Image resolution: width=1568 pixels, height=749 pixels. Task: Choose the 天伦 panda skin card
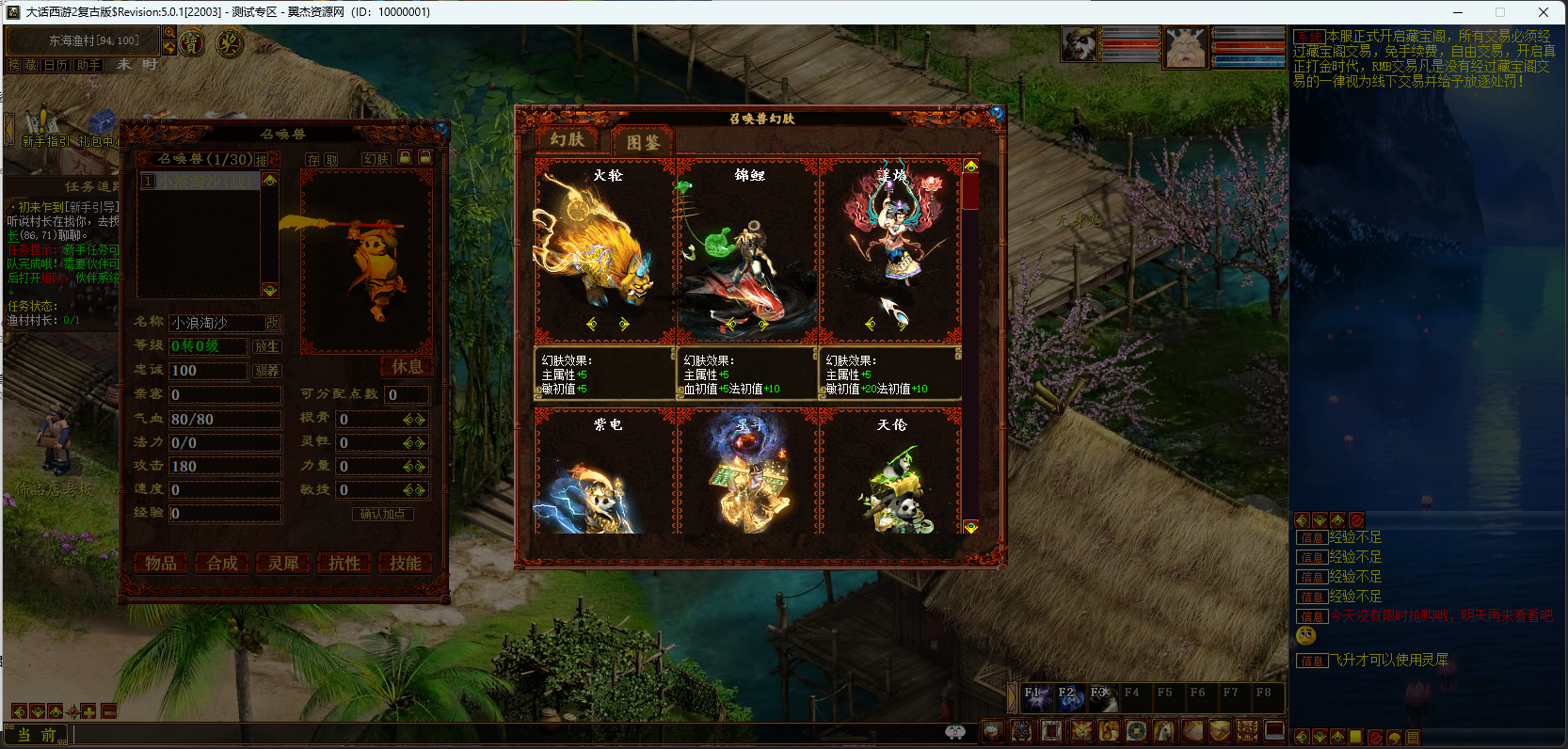[x=890, y=473]
